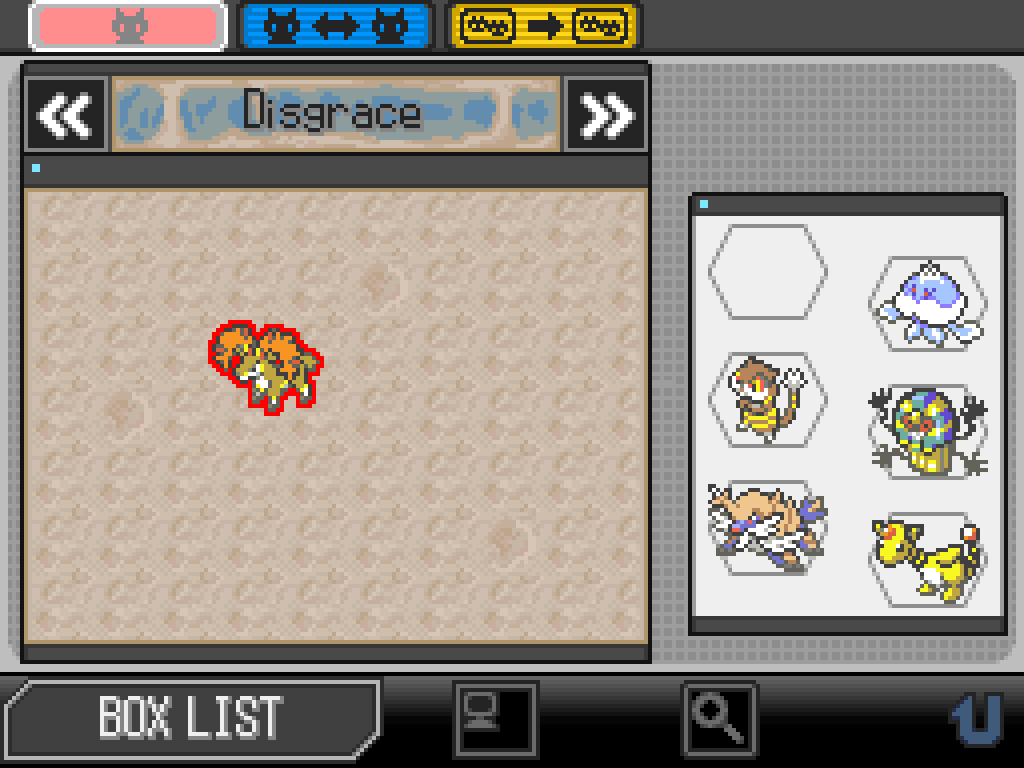Open the magnifying glass search
The image size is (1024, 768).
coord(719,718)
